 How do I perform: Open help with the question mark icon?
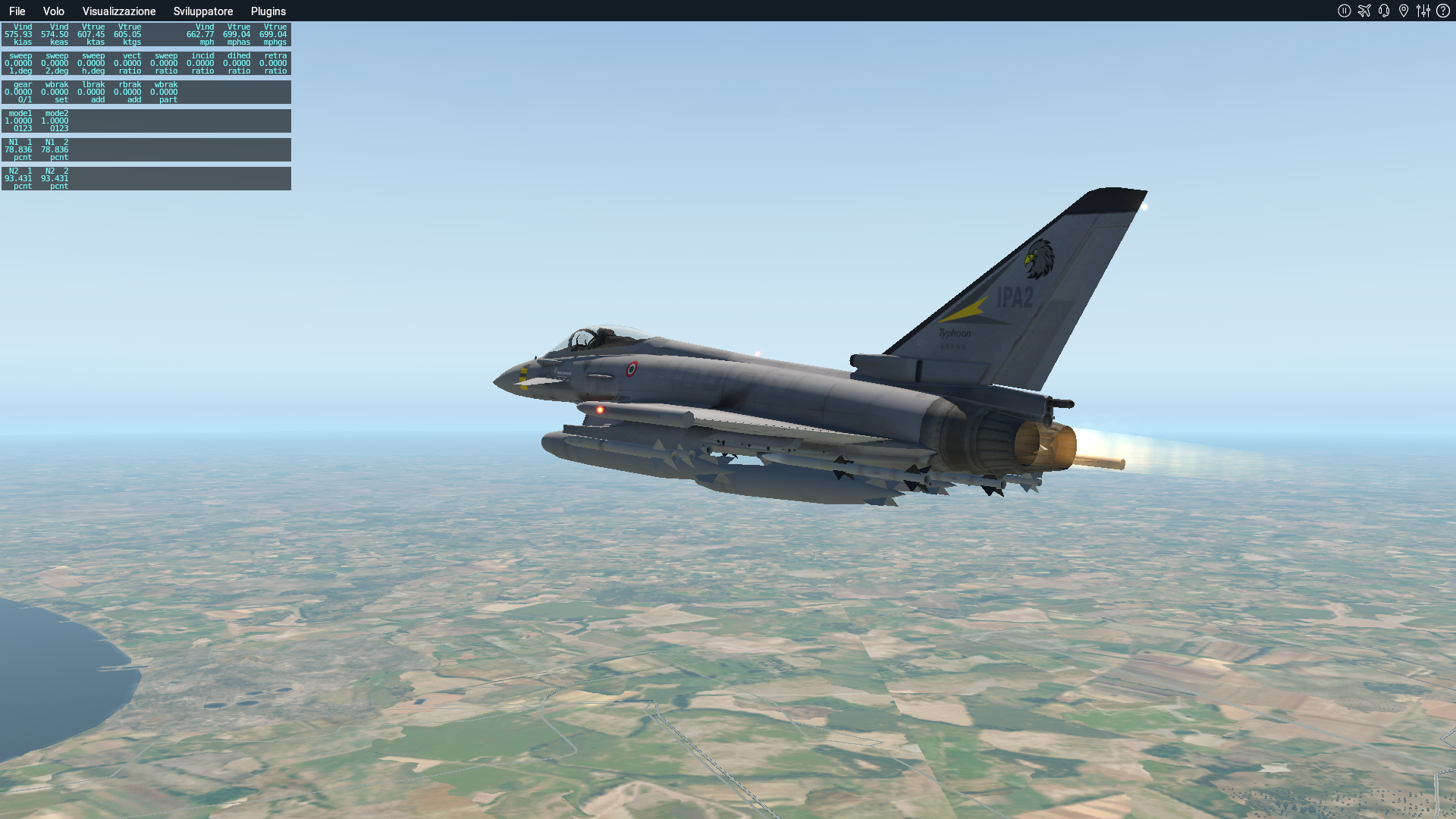(1443, 11)
